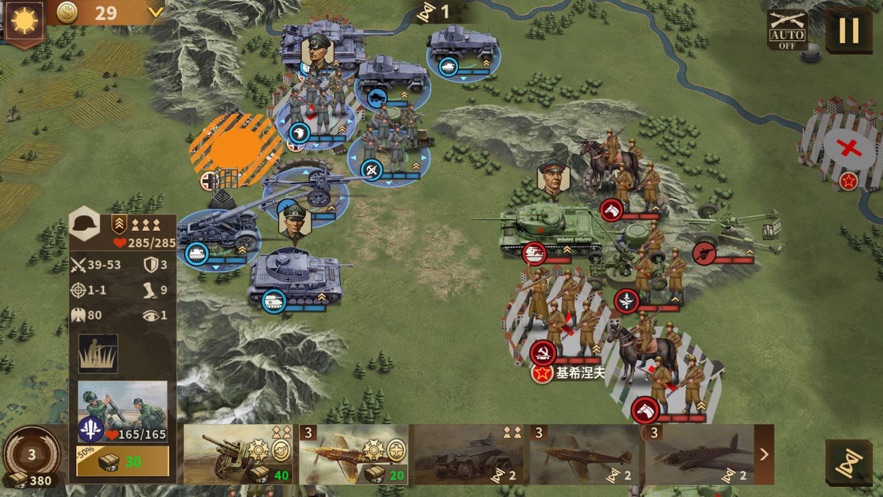Open the sunny weather indicator
The height and width of the screenshot is (497, 883).
[x=23, y=20]
